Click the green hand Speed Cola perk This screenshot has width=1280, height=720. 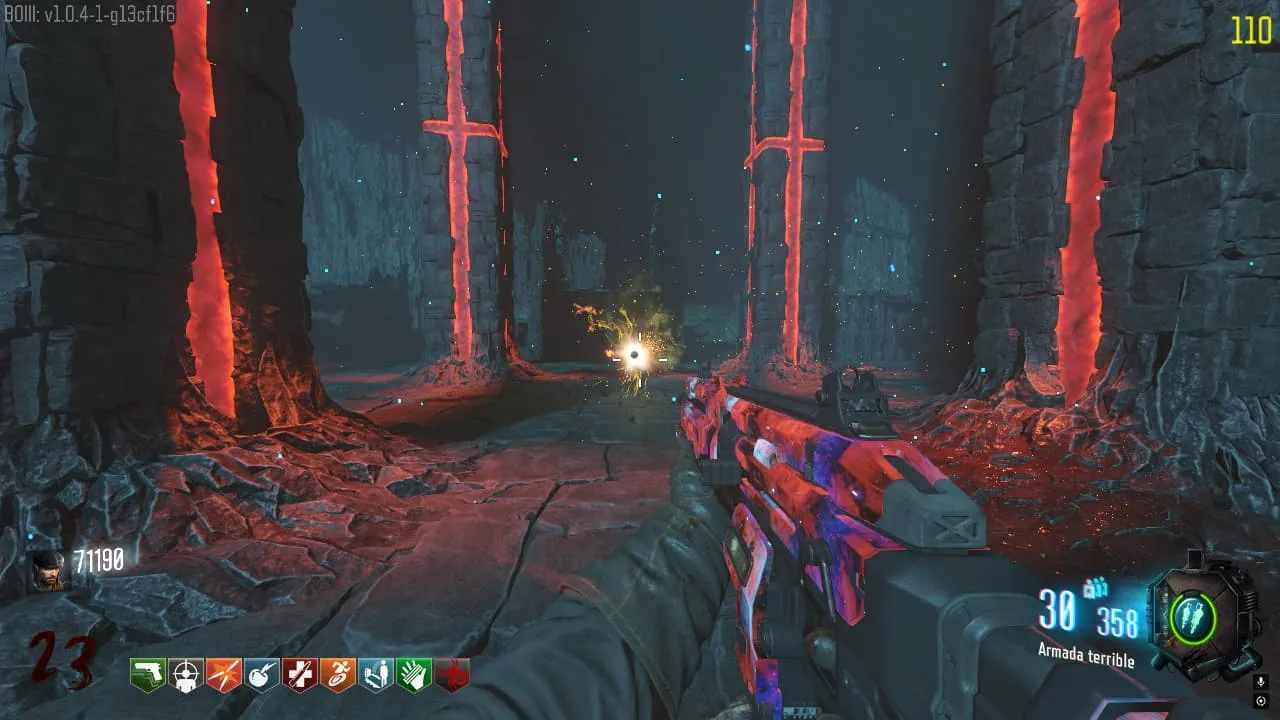414,676
